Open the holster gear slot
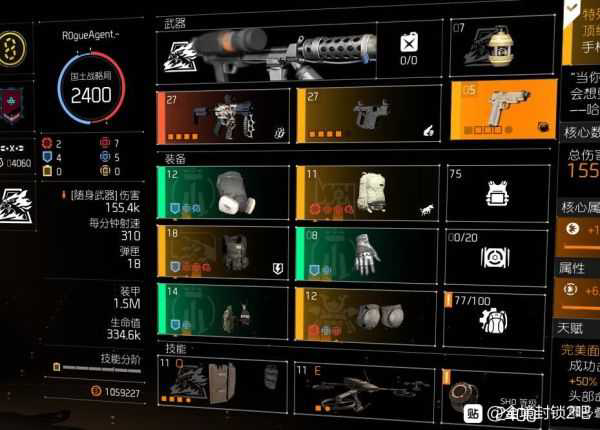Viewport: 600px width, 430px height. pos(222,311)
